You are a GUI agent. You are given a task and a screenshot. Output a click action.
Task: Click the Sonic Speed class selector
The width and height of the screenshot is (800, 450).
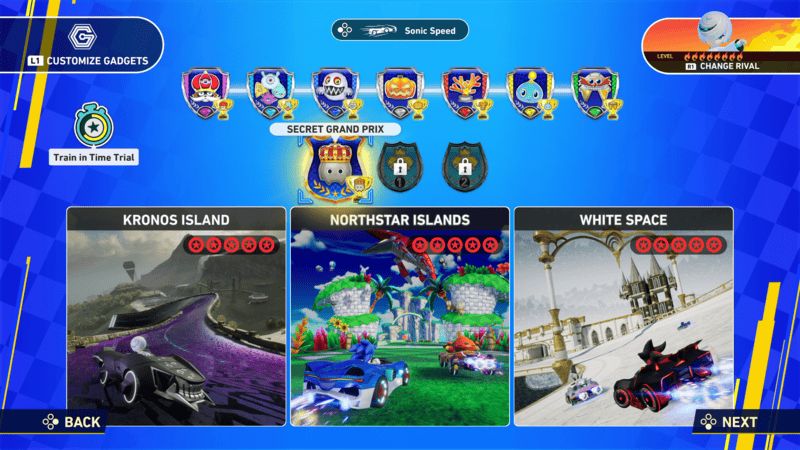coord(400,31)
